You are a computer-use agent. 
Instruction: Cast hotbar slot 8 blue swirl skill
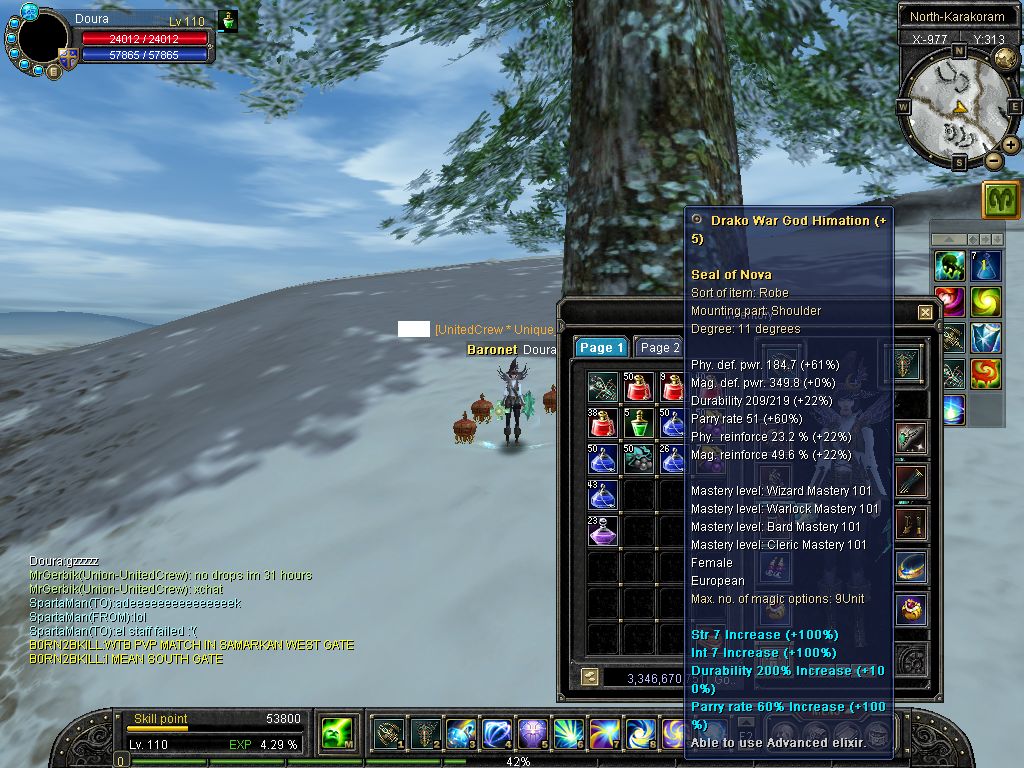coord(638,735)
